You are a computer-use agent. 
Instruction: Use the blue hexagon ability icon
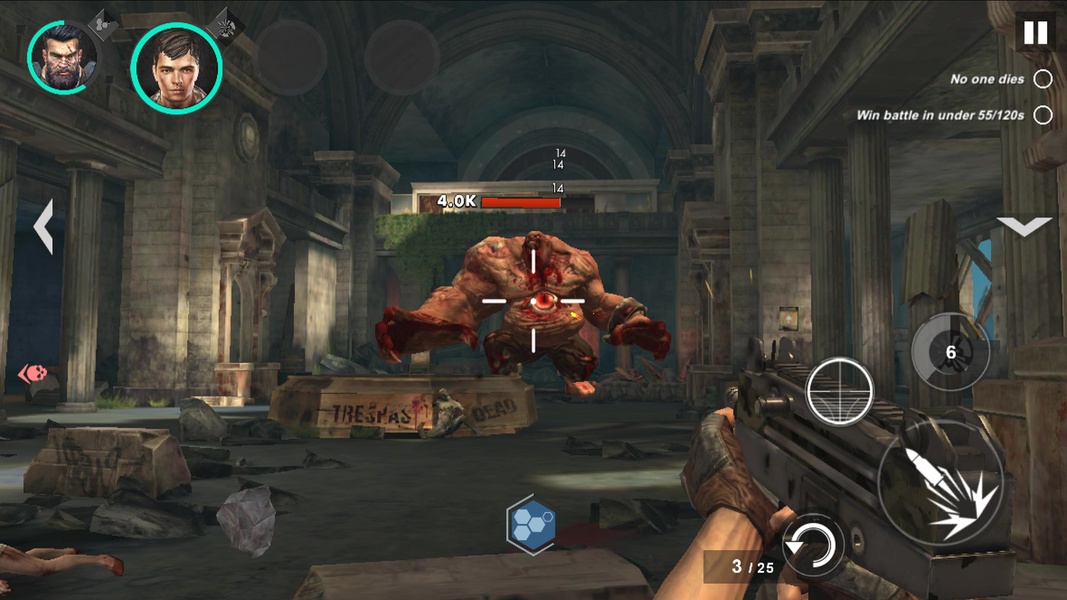(530, 523)
